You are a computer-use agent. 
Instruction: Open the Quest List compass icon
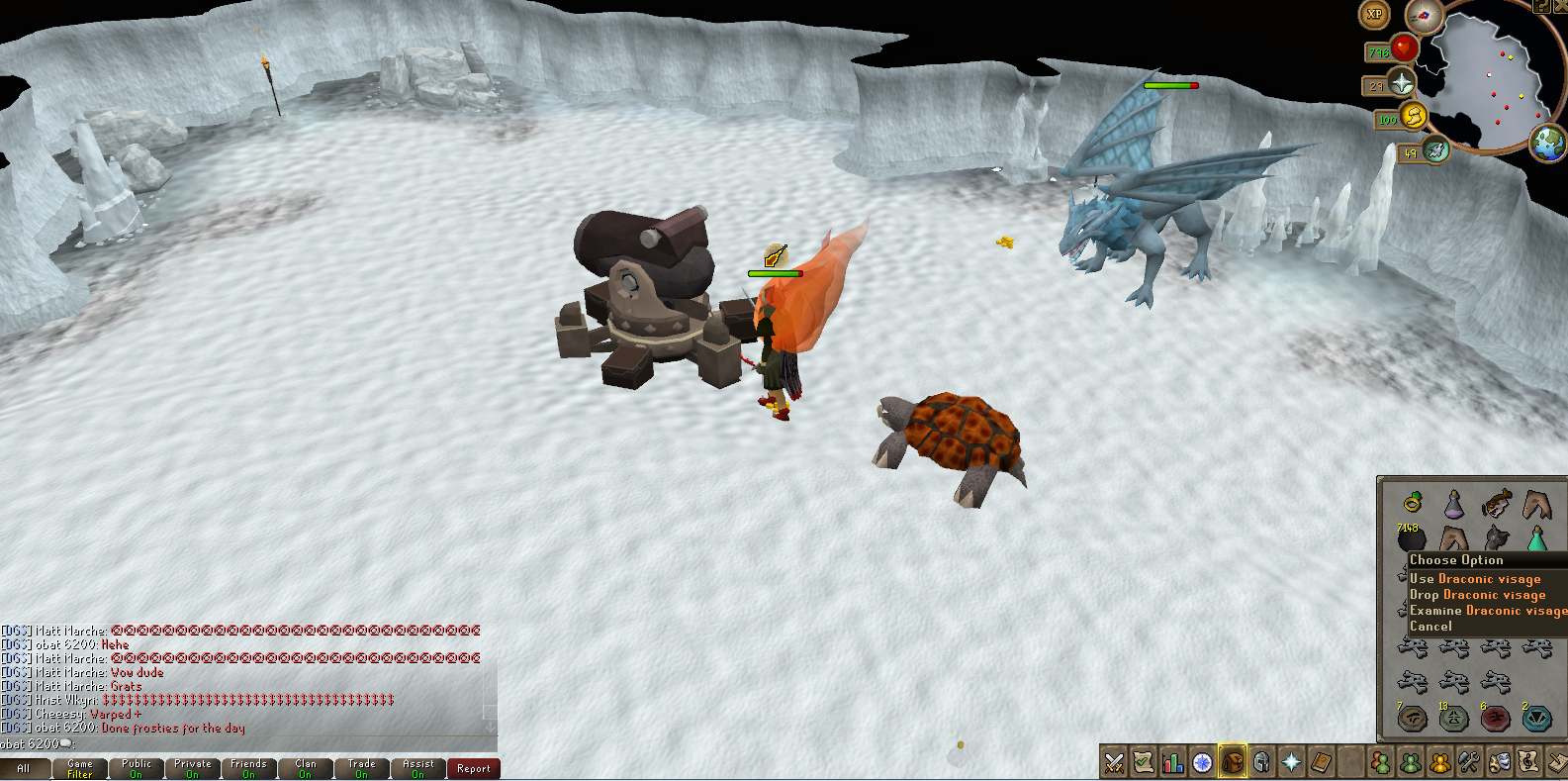coord(1202,763)
